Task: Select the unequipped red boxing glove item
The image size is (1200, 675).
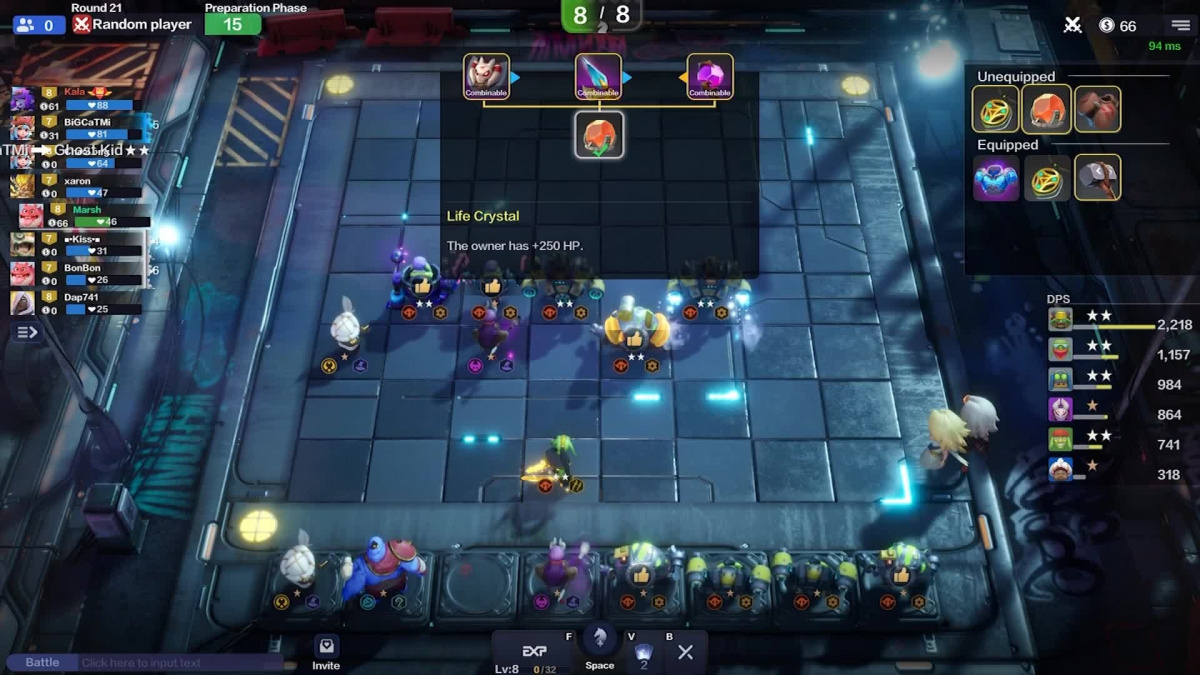Action: pos(1097,109)
